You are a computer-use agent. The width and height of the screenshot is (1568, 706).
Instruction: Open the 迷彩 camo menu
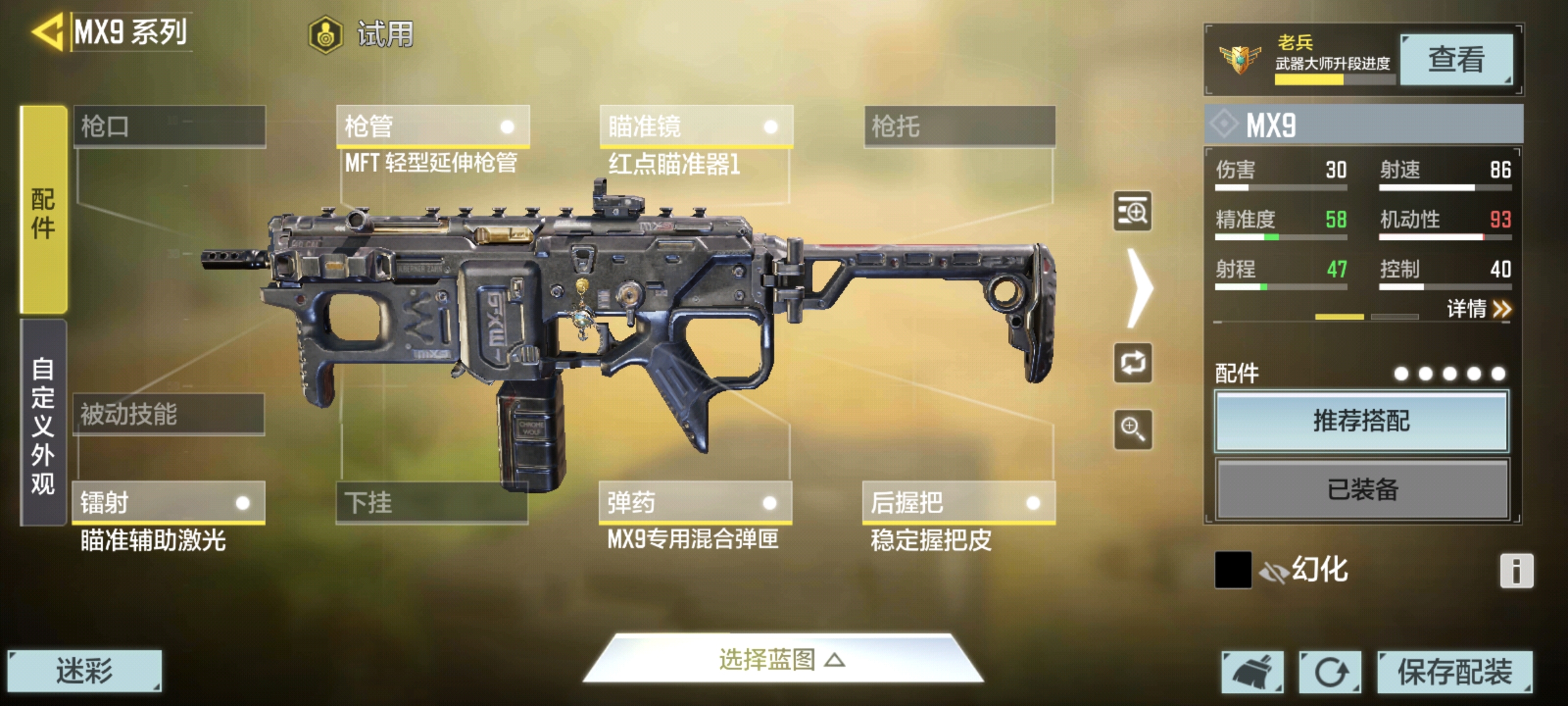84,671
